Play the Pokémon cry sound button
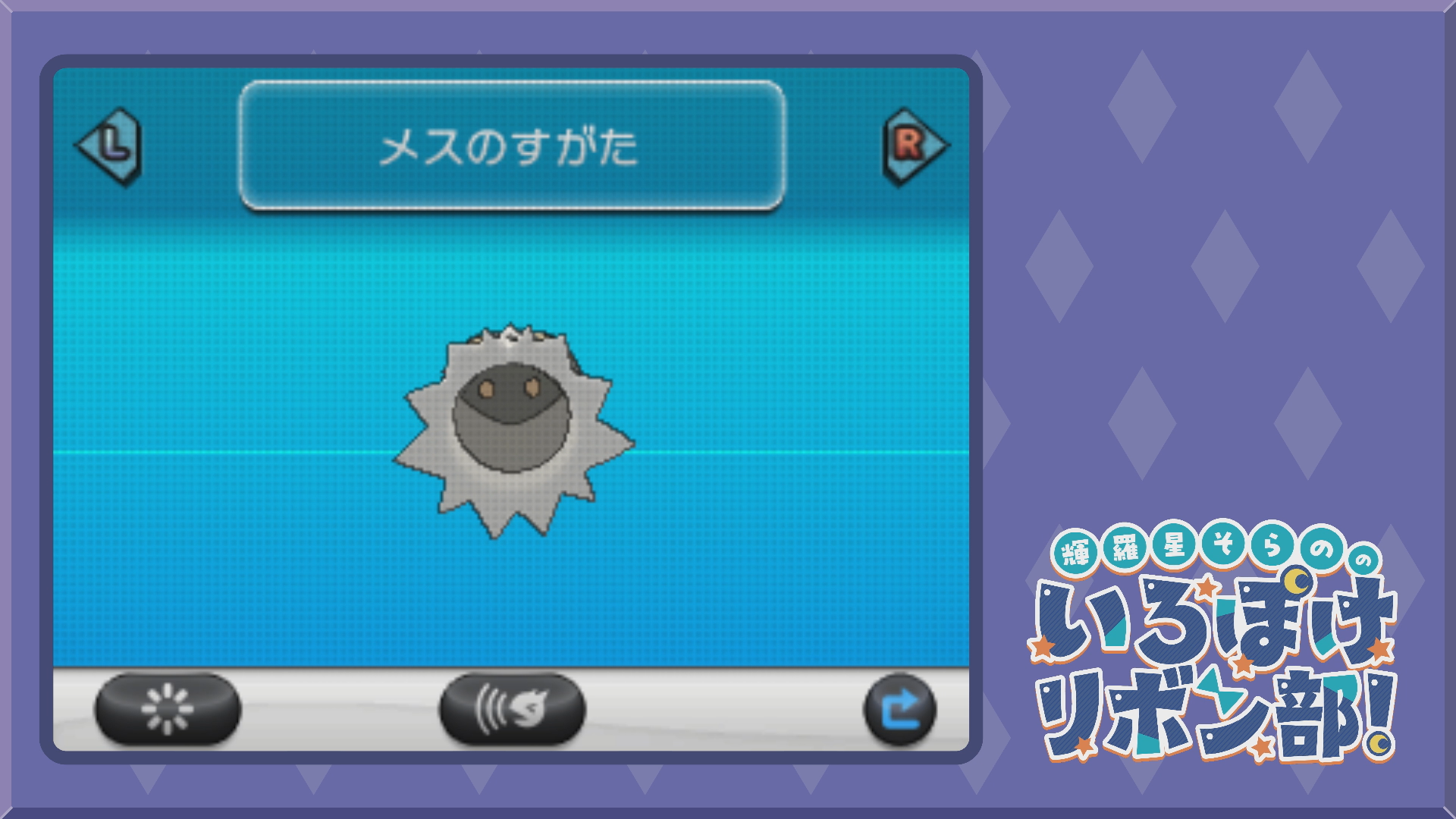The width and height of the screenshot is (1456, 819). point(512,709)
